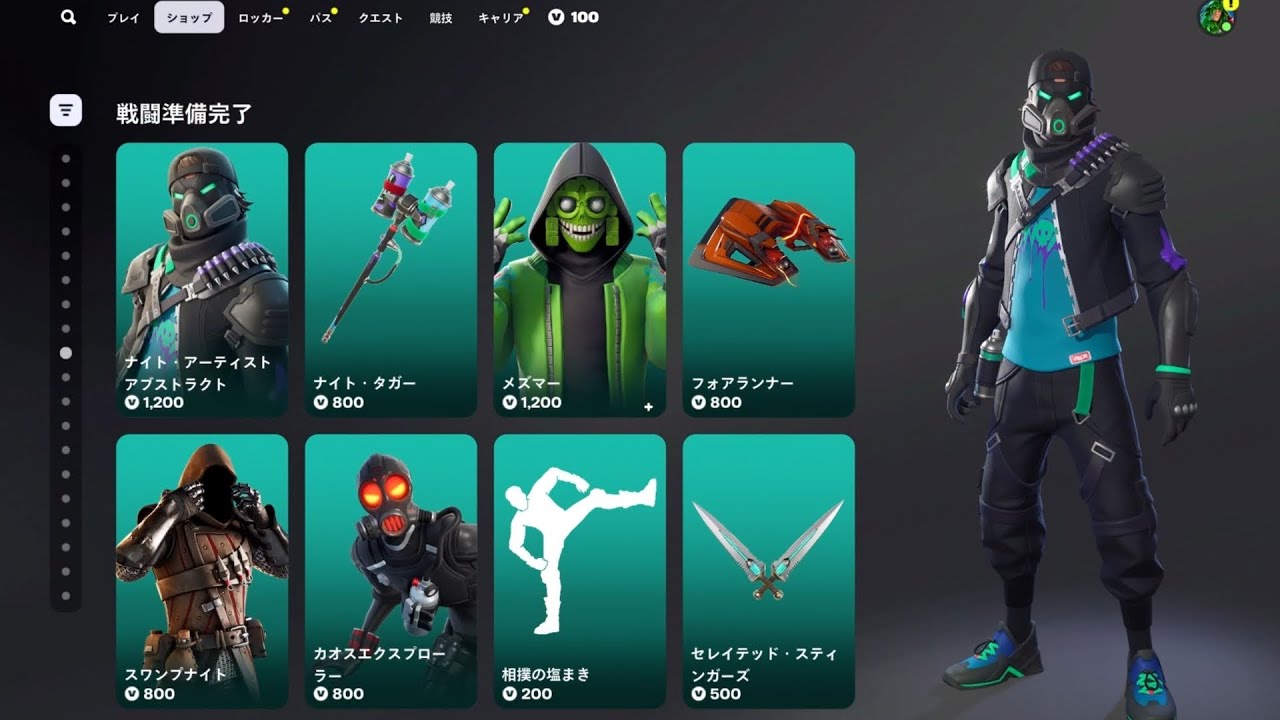Open the shop section filter list
Image resolution: width=1280 pixels, height=720 pixels.
[66, 109]
